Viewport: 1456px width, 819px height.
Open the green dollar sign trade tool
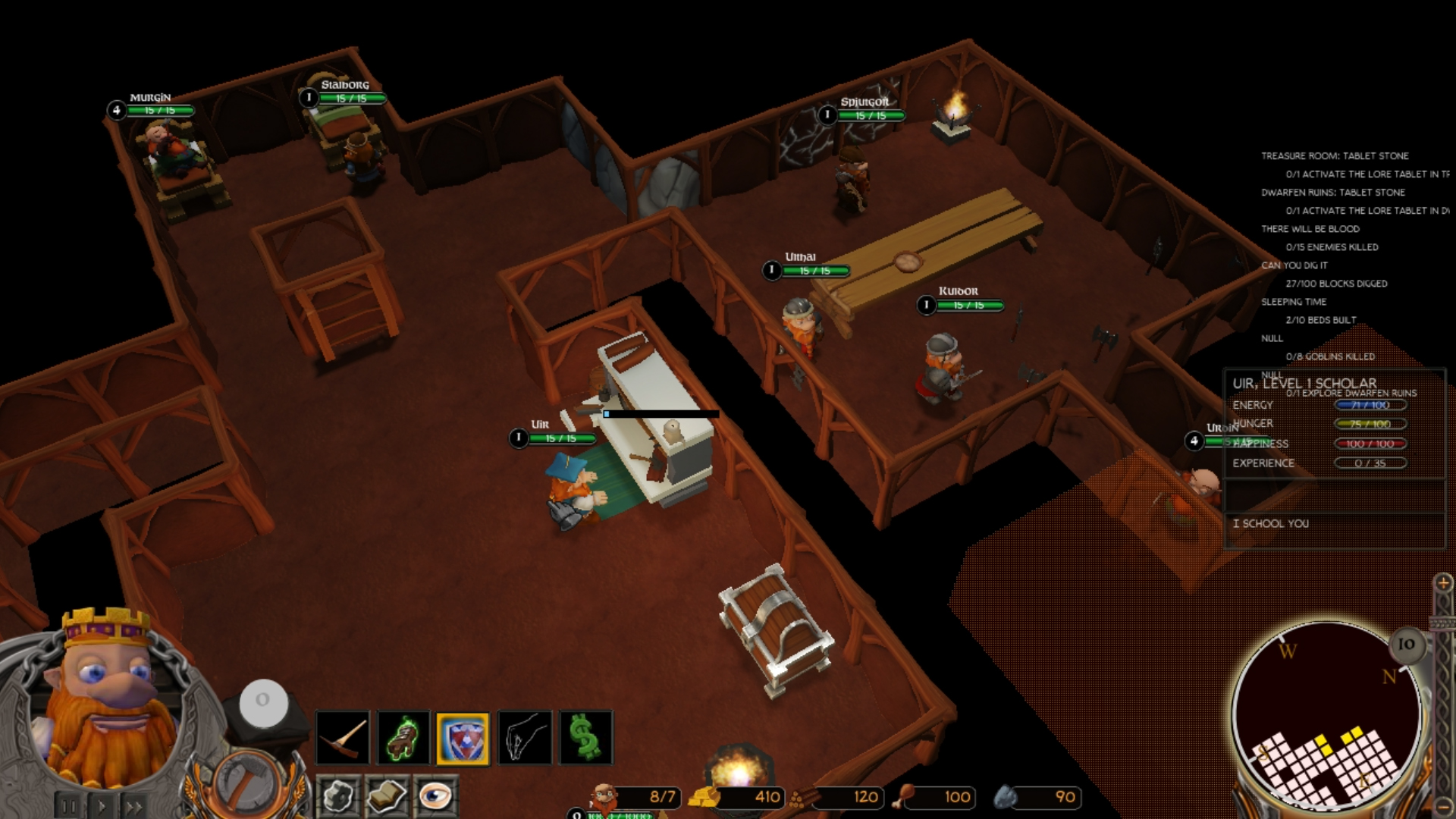point(585,737)
